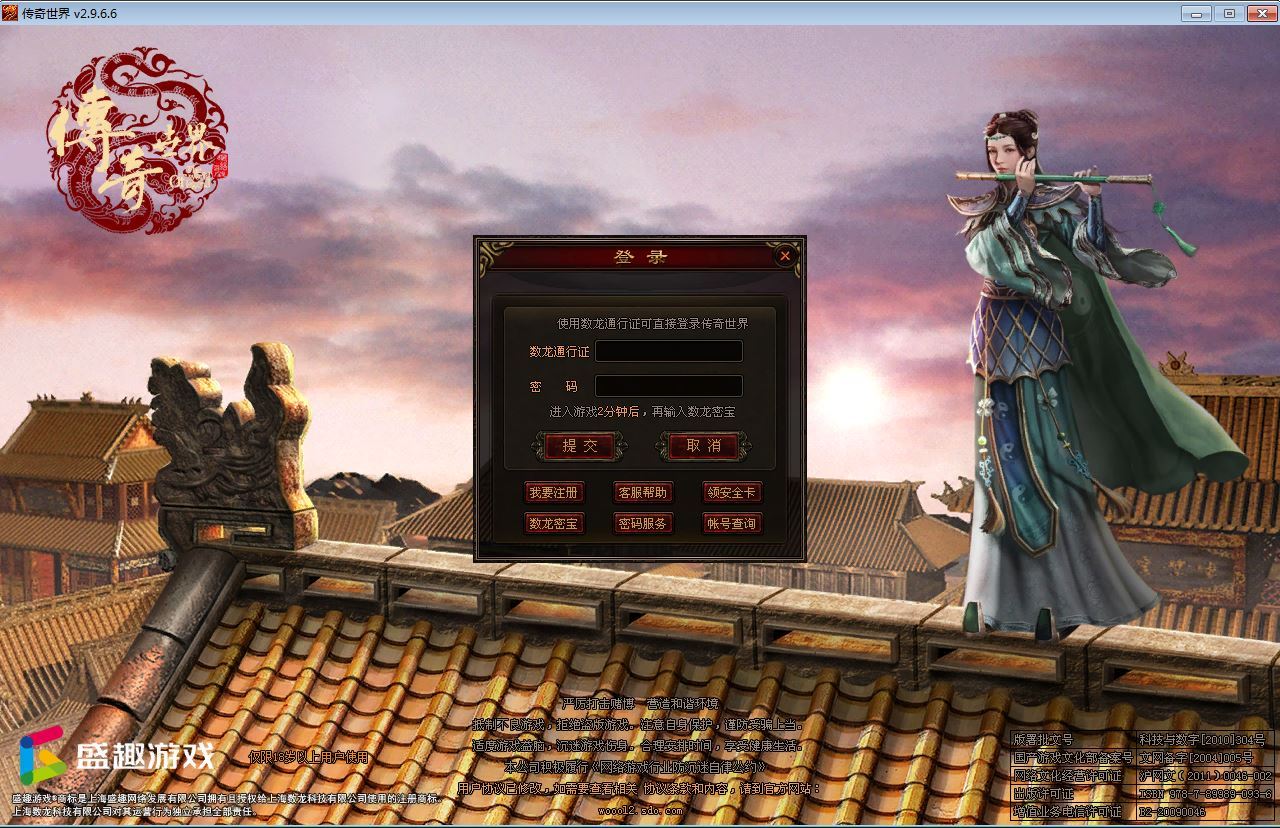Close the 登录 login dialog
1280x828 pixels.
pos(785,255)
